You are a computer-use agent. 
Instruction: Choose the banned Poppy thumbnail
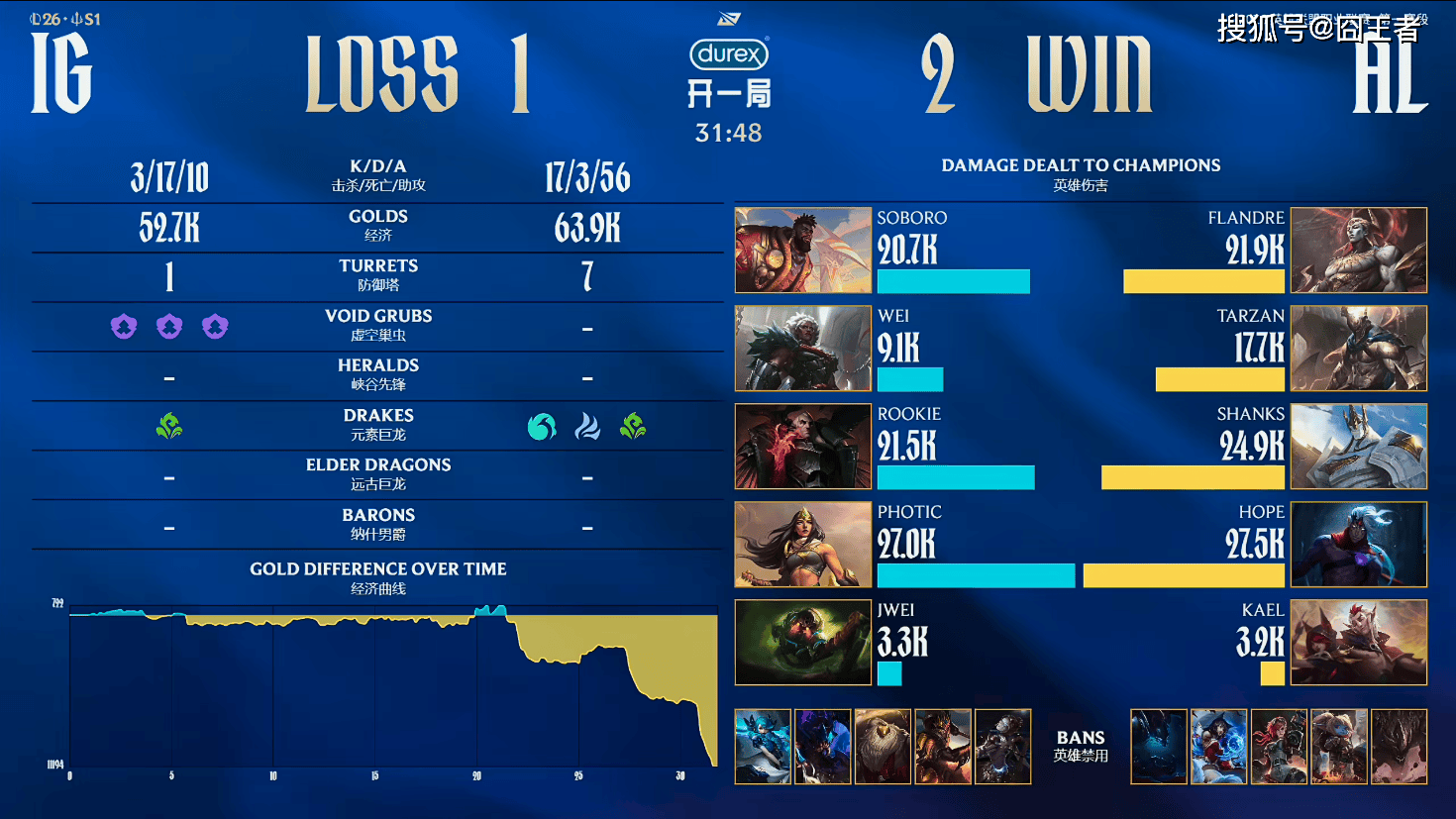[x=1338, y=747]
